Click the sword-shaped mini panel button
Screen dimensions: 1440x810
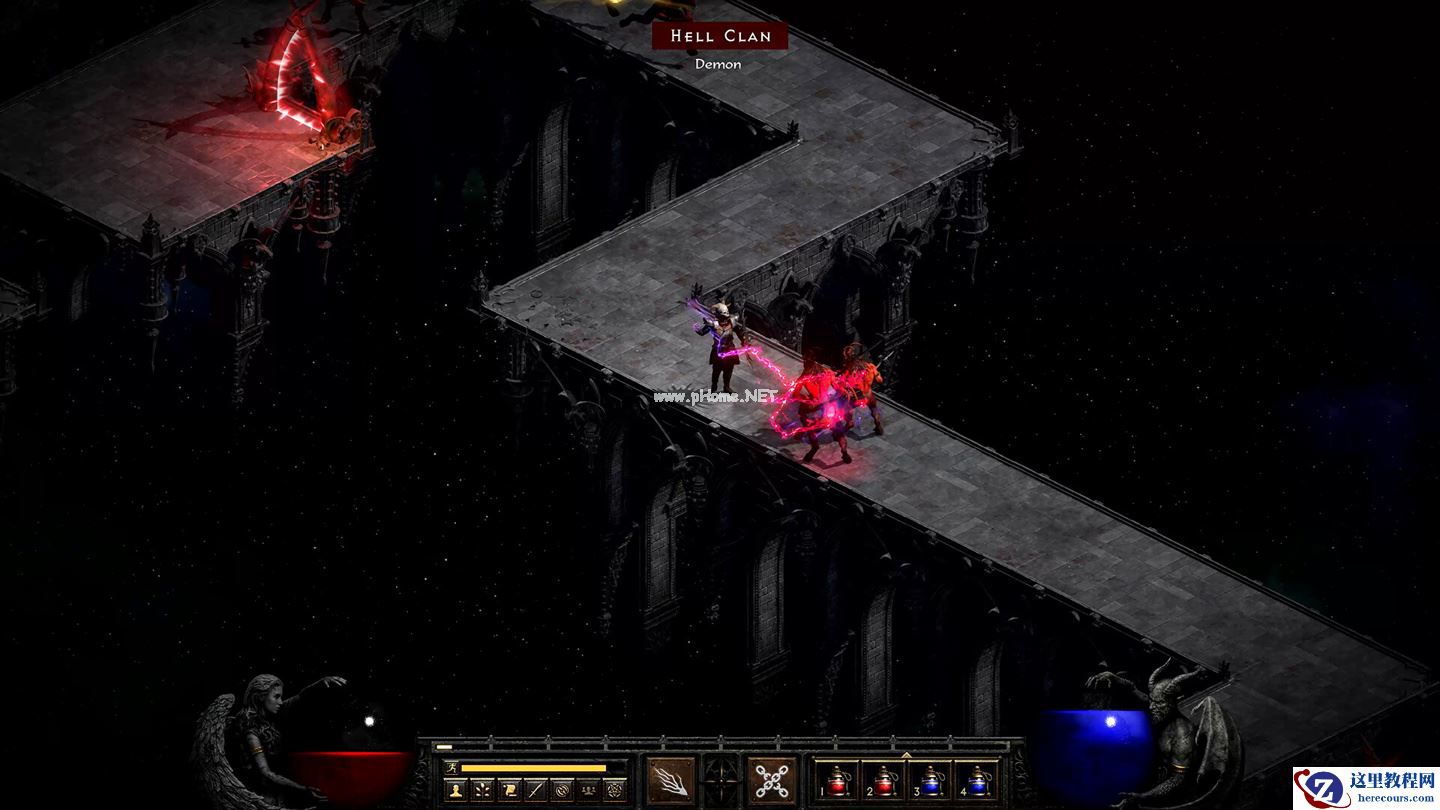536,790
